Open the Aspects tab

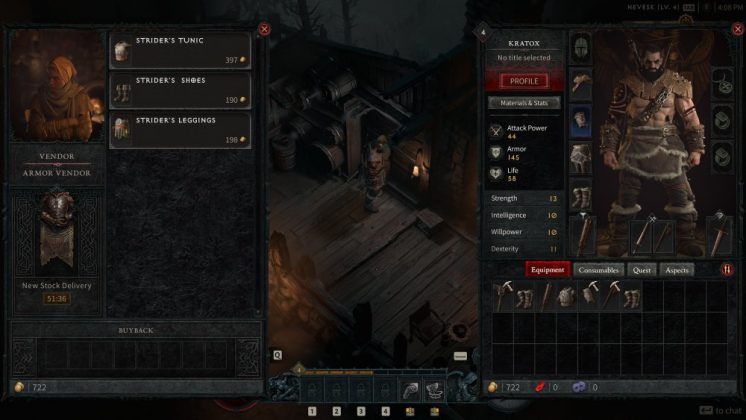click(677, 269)
